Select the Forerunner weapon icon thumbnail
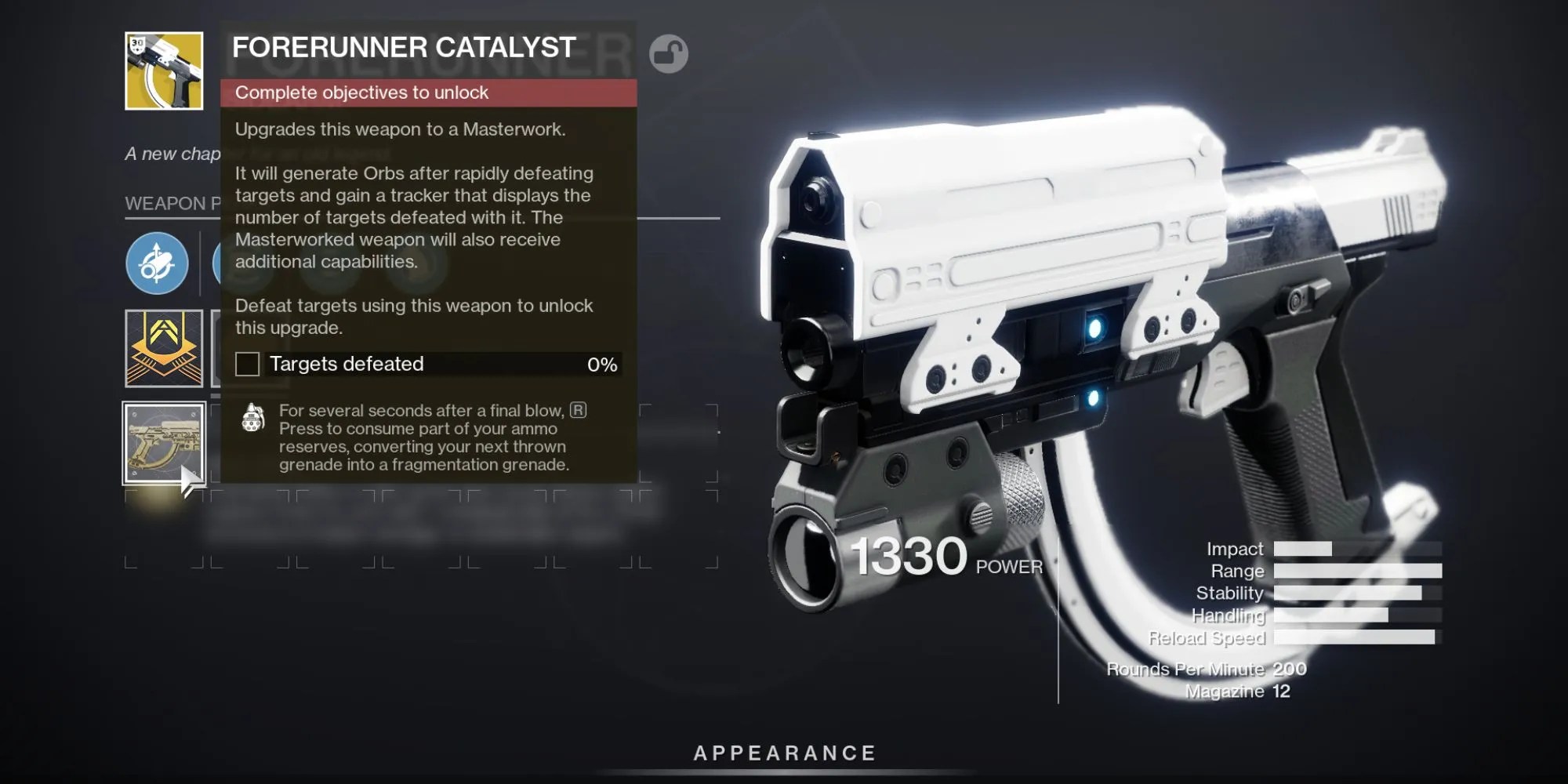 (x=164, y=71)
